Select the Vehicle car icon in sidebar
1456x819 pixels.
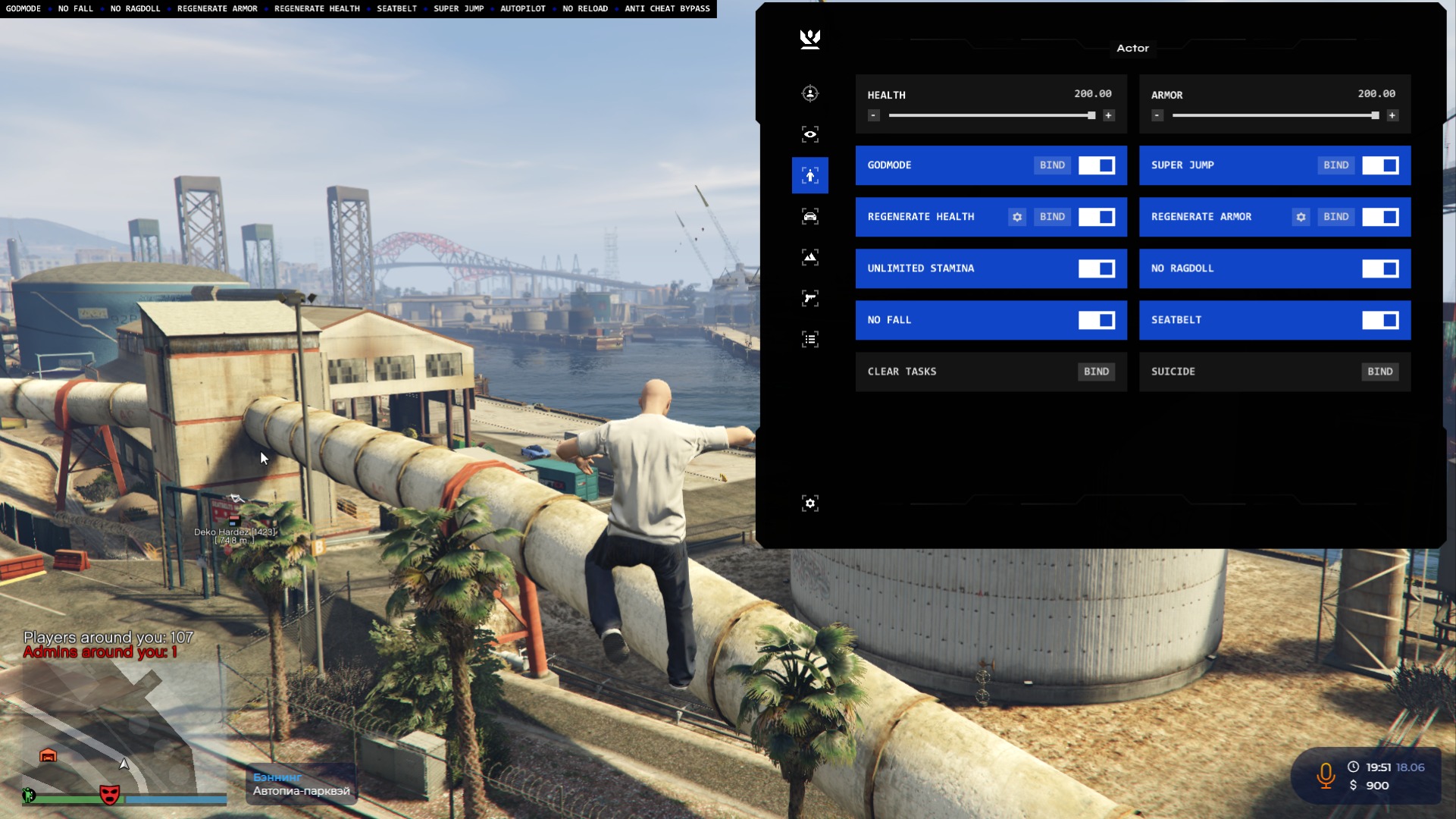[810, 216]
